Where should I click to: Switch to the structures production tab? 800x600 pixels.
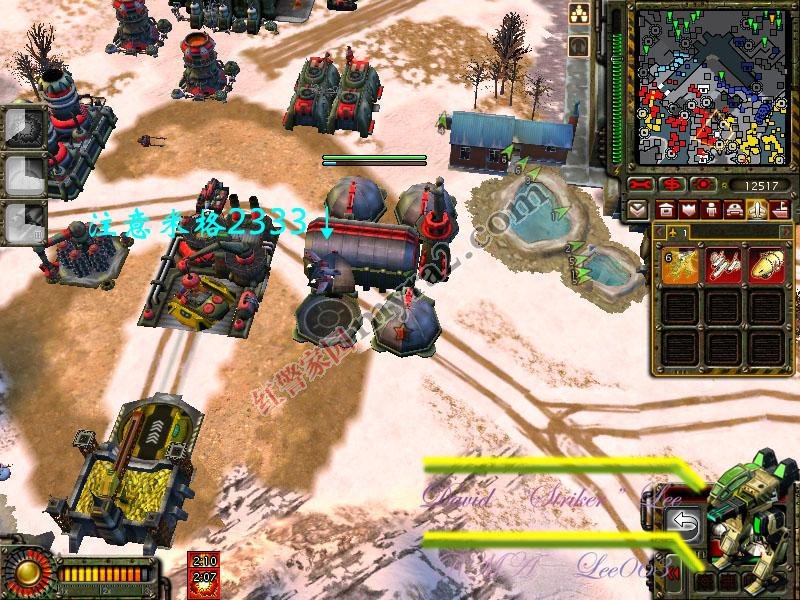click(665, 210)
